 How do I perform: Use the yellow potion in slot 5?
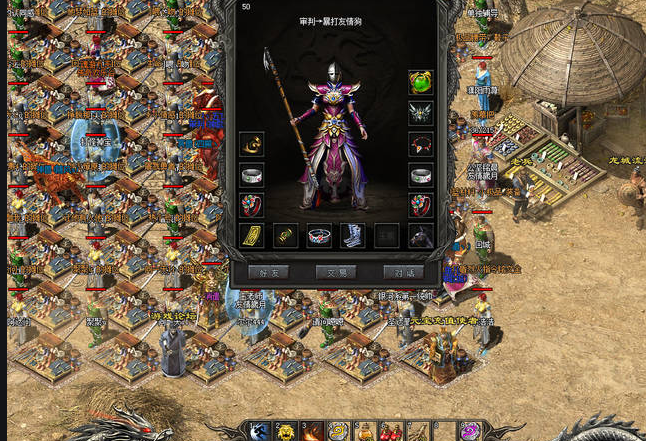(365, 432)
